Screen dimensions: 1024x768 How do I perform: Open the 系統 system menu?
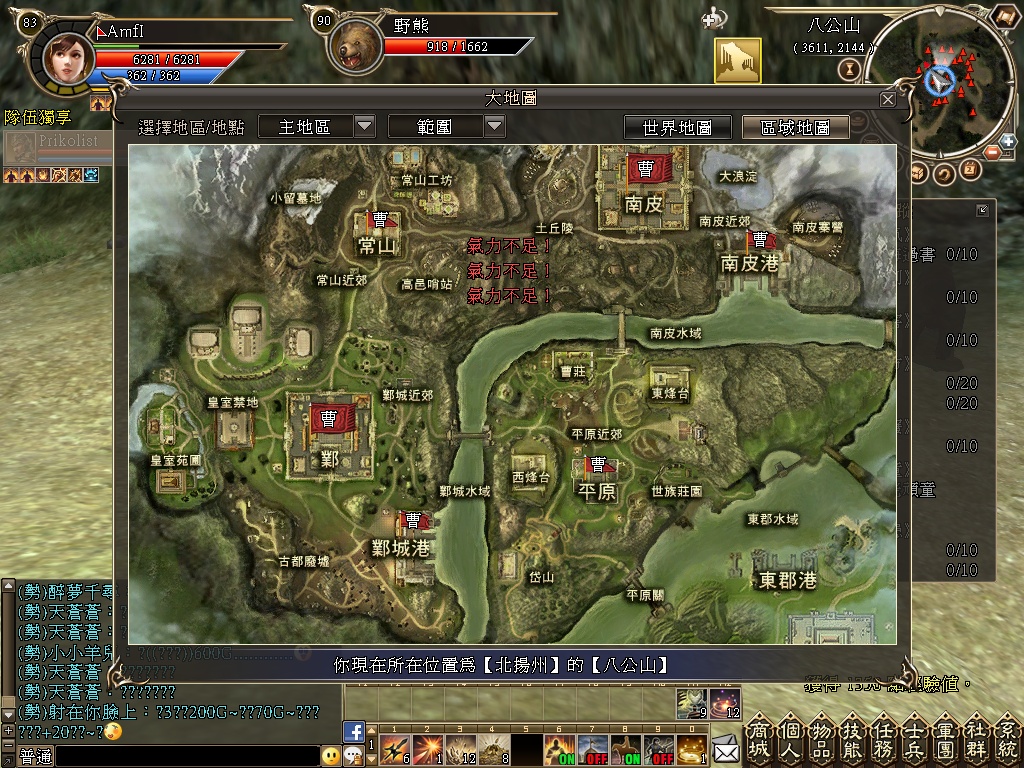coord(1007,740)
